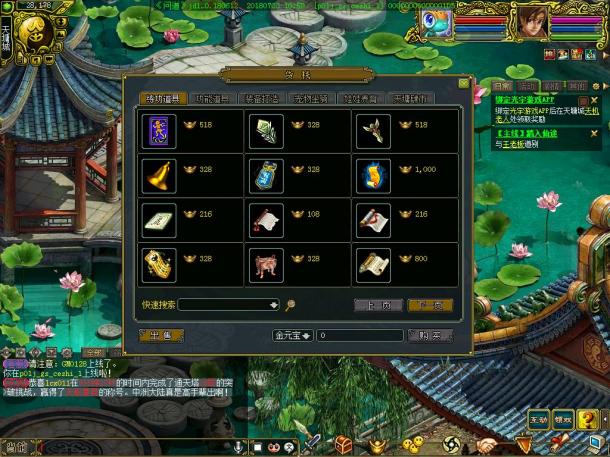
Task: Choose the scroll item priced 800
Action: 372,264
